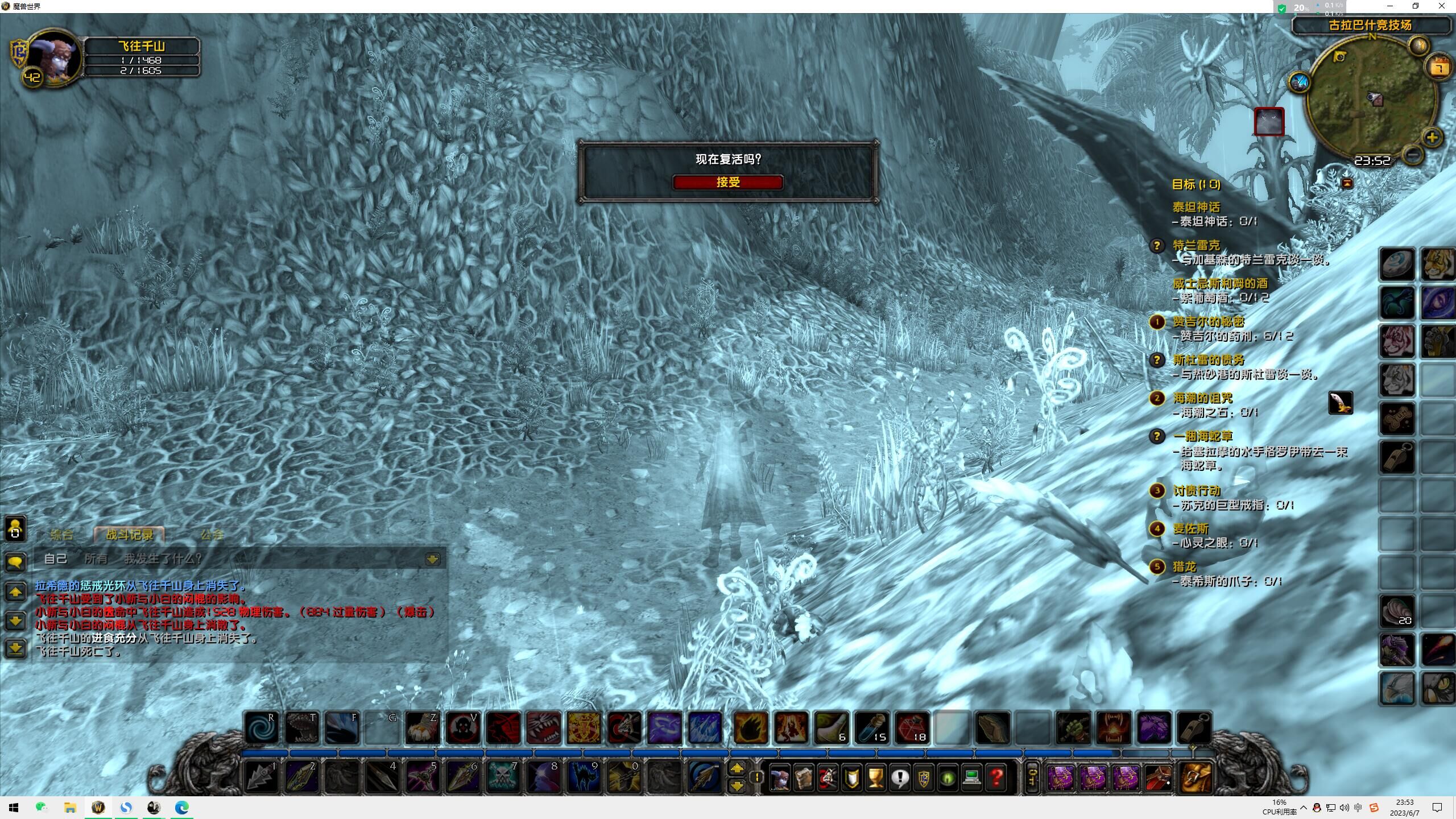Collapse the quest objectives tracker

coord(1347,183)
